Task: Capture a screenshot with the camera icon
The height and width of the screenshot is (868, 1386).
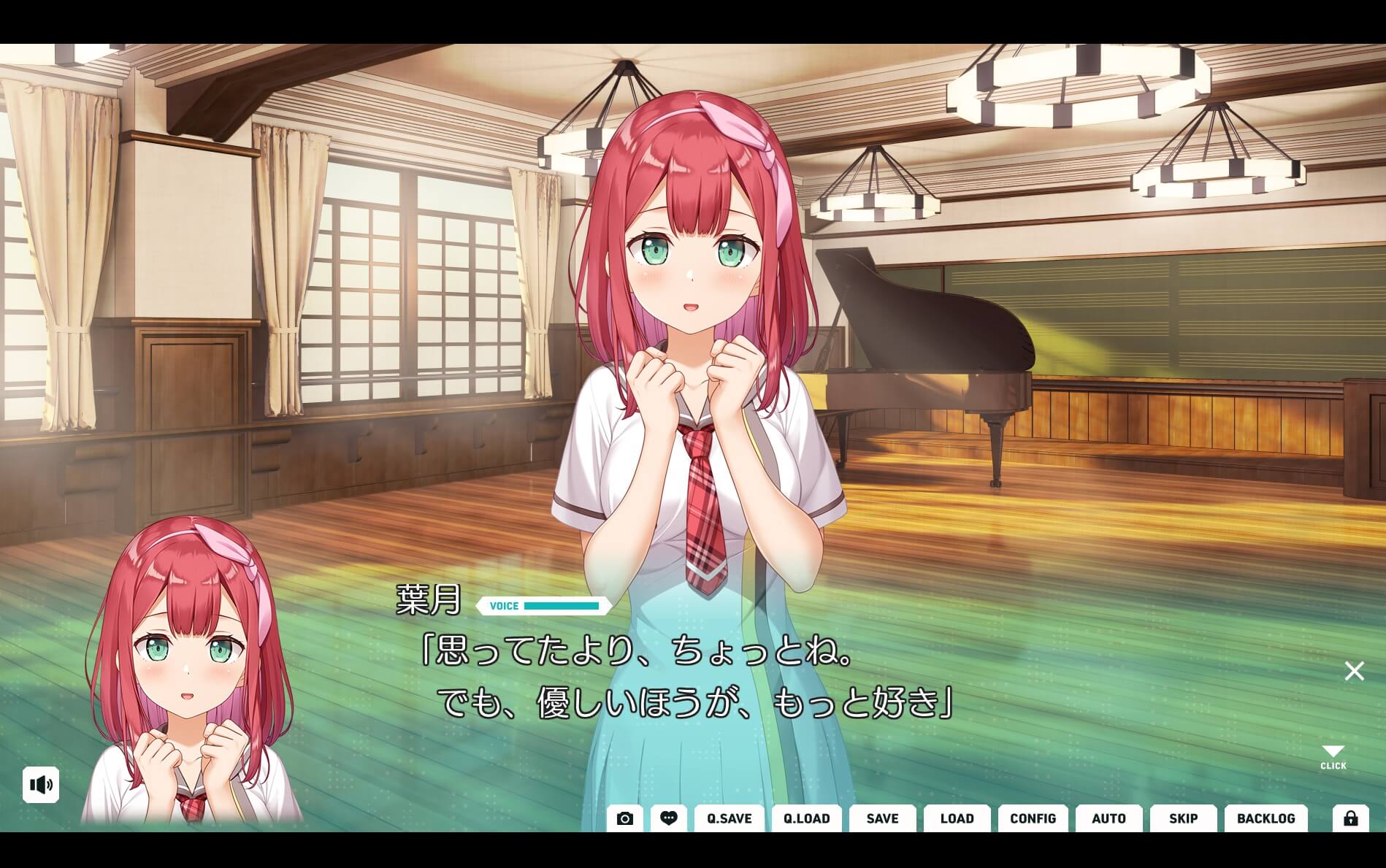Action: pyautogui.click(x=624, y=818)
